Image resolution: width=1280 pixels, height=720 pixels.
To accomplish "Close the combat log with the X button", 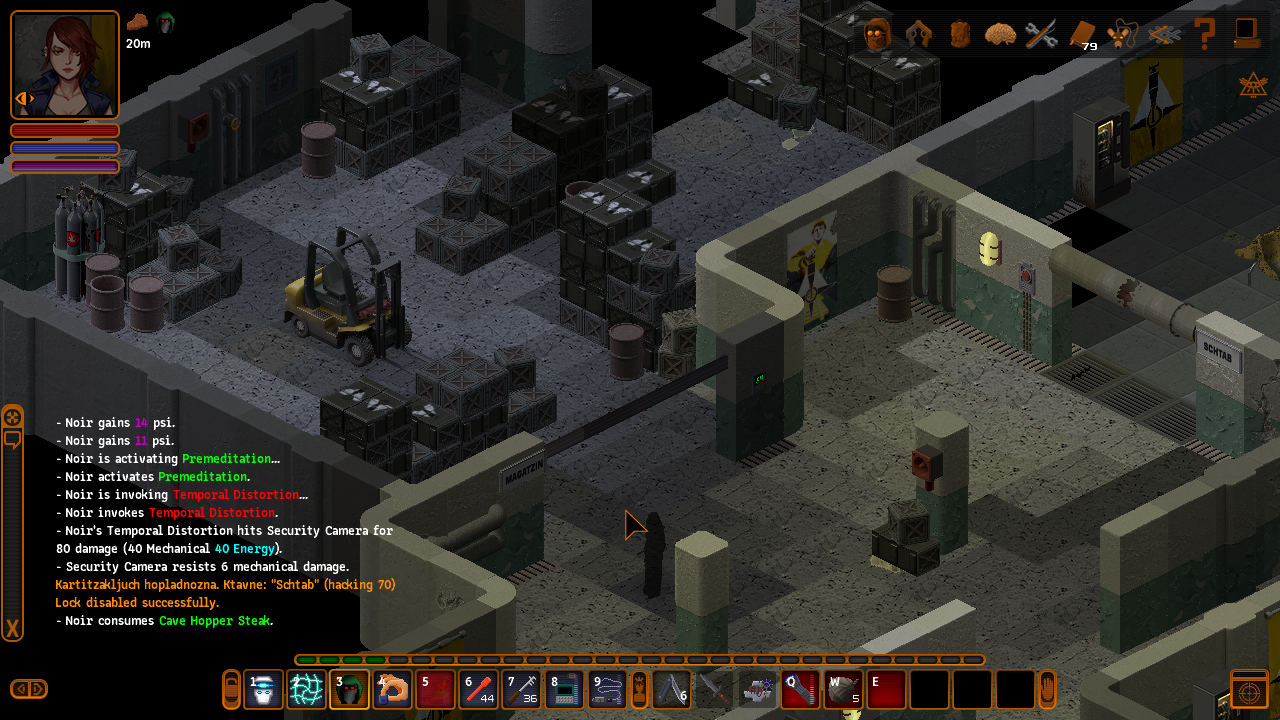I will tap(13, 629).
